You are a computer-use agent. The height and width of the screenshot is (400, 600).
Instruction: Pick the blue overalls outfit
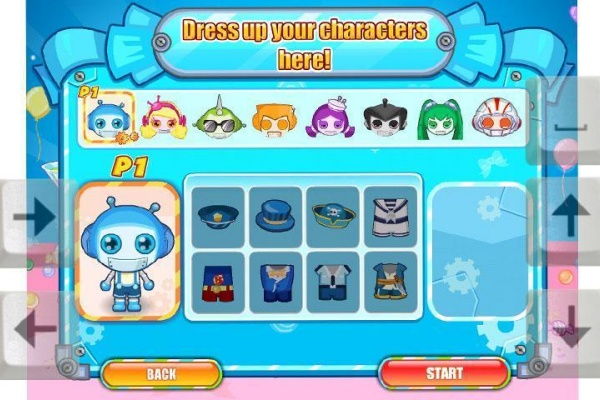coord(276,281)
